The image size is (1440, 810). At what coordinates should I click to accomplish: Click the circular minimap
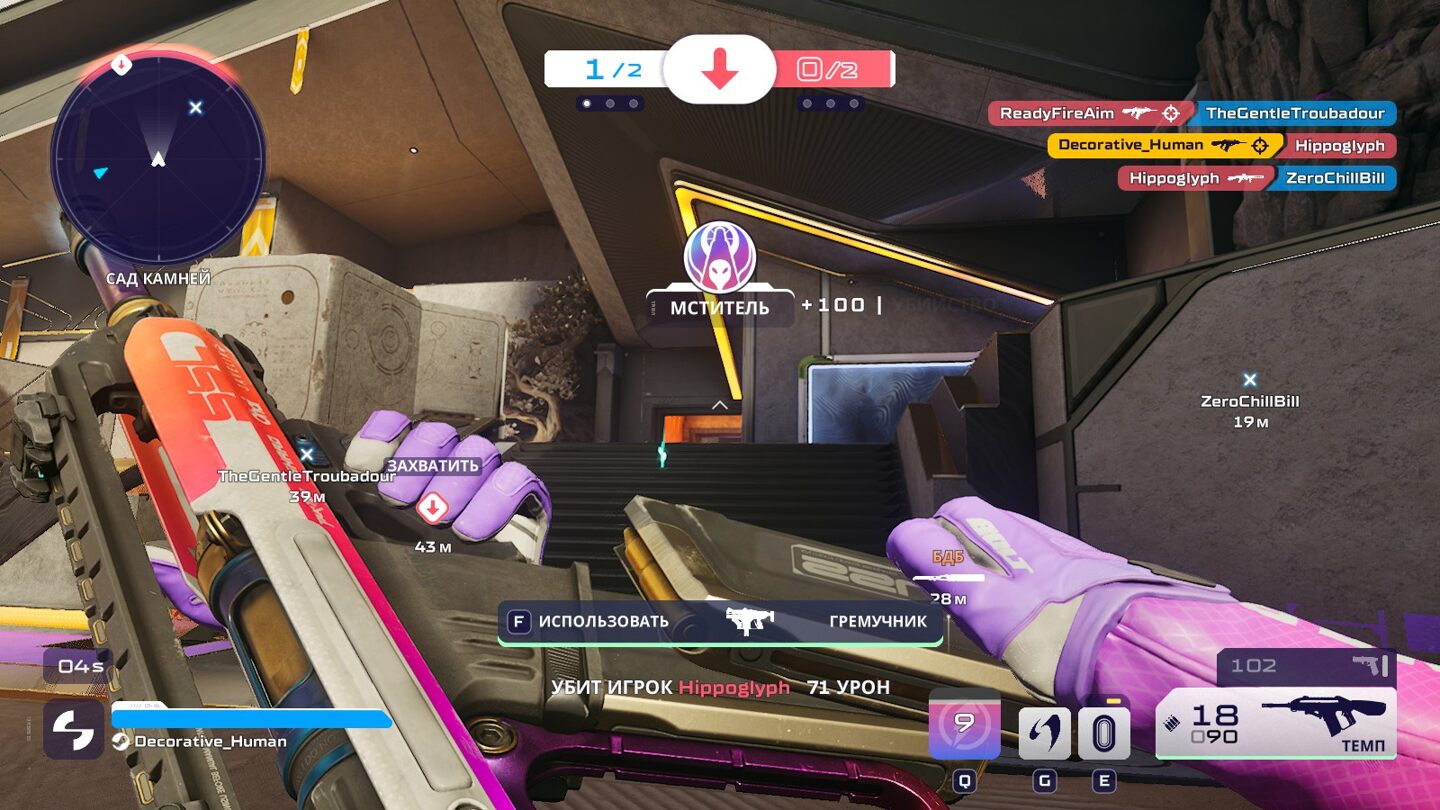[158, 159]
